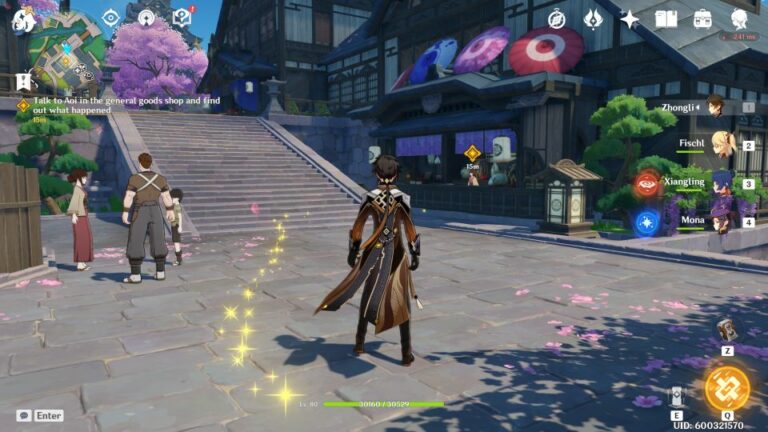
Task: Use the quick-access gadget icon
Action: pyautogui.click(x=727, y=330)
